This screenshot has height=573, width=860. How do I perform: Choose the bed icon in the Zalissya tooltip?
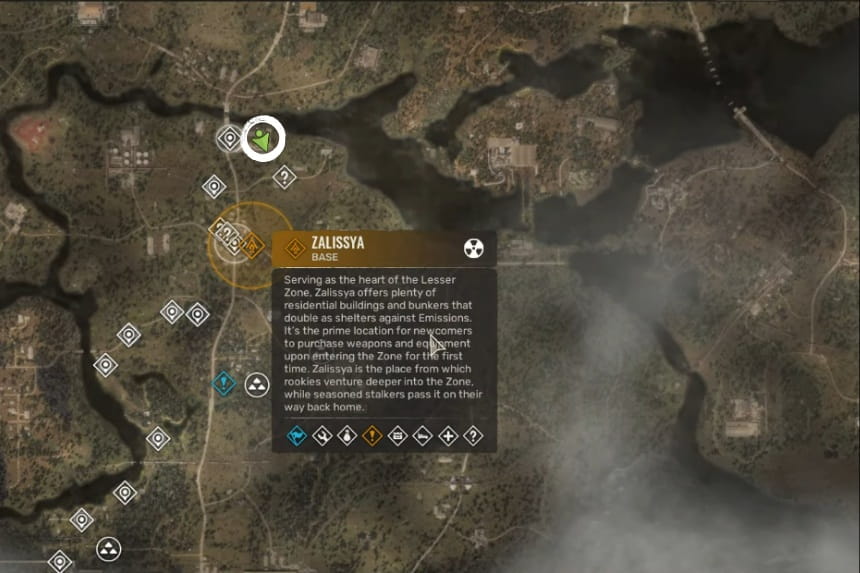423,435
